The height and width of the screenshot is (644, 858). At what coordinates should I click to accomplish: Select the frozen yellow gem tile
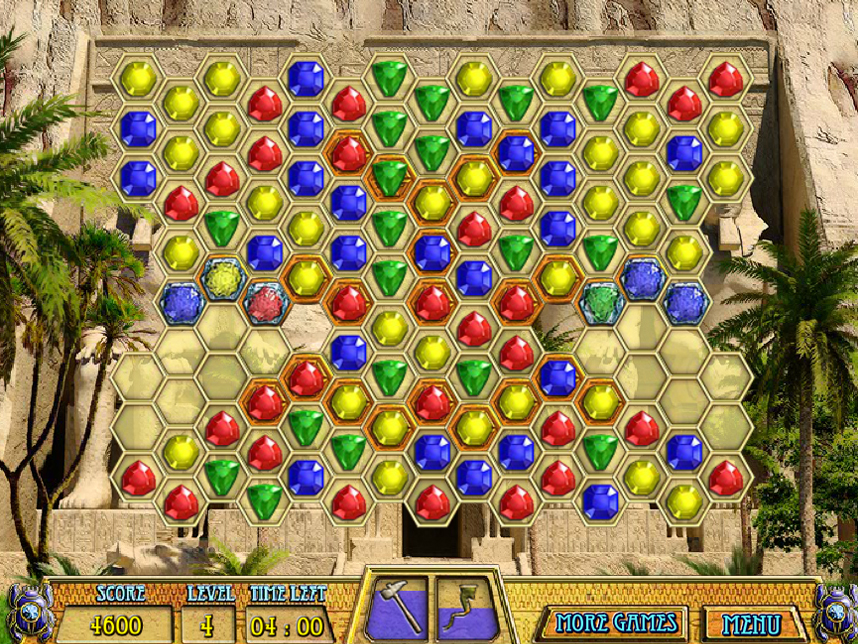pos(223,279)
